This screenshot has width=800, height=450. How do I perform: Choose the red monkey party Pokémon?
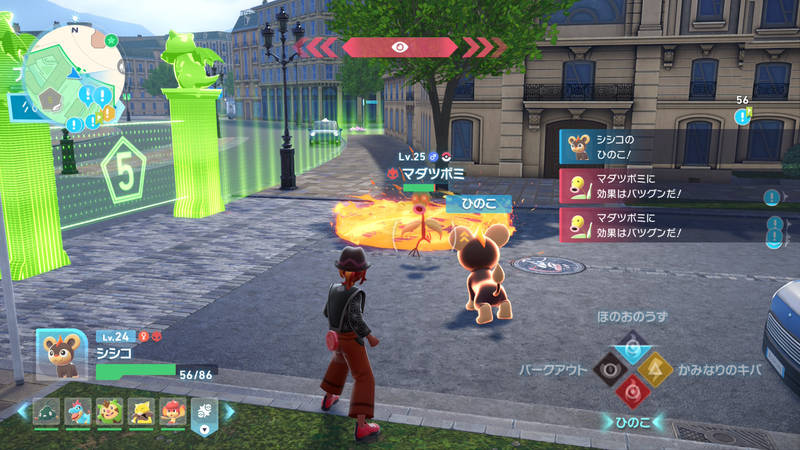[171, 411]
